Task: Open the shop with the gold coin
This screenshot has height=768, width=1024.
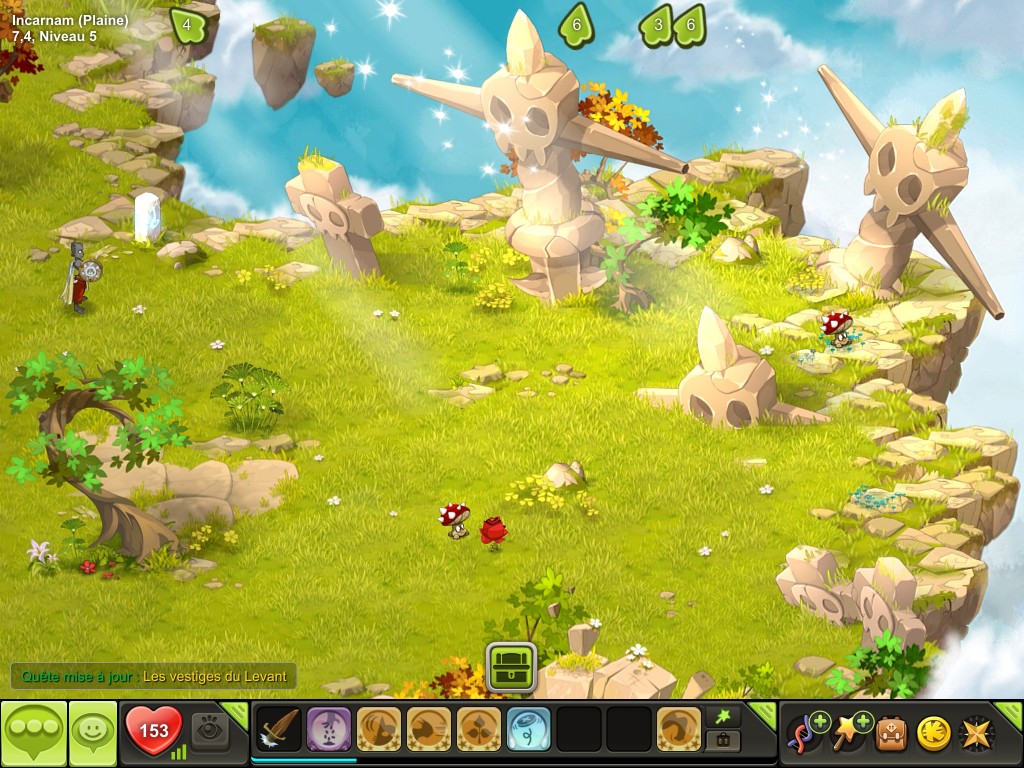Action: click(x=934, y=733)
